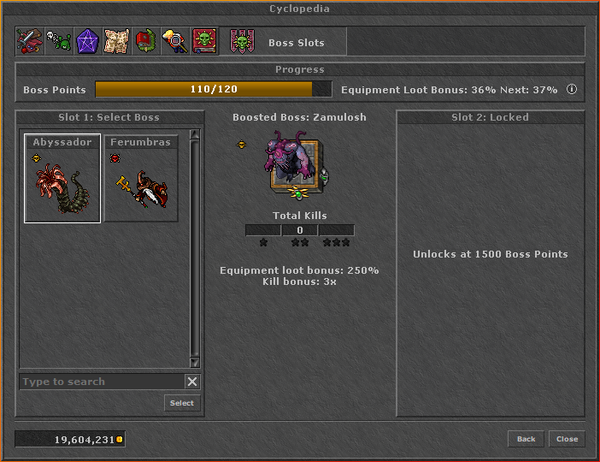
Task: Choose the Ferumbras boss tile
Action: tap(141, 178)
